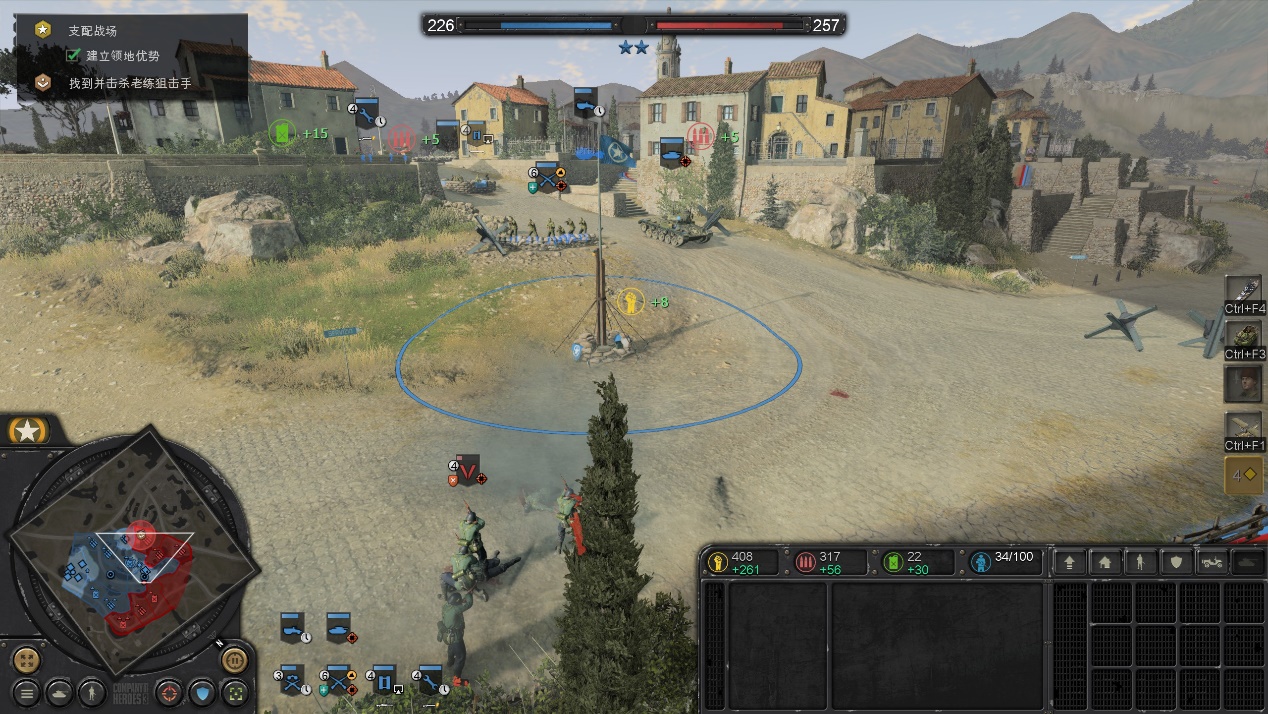Open the jeep light vehicles tab

coord(1211,562)
